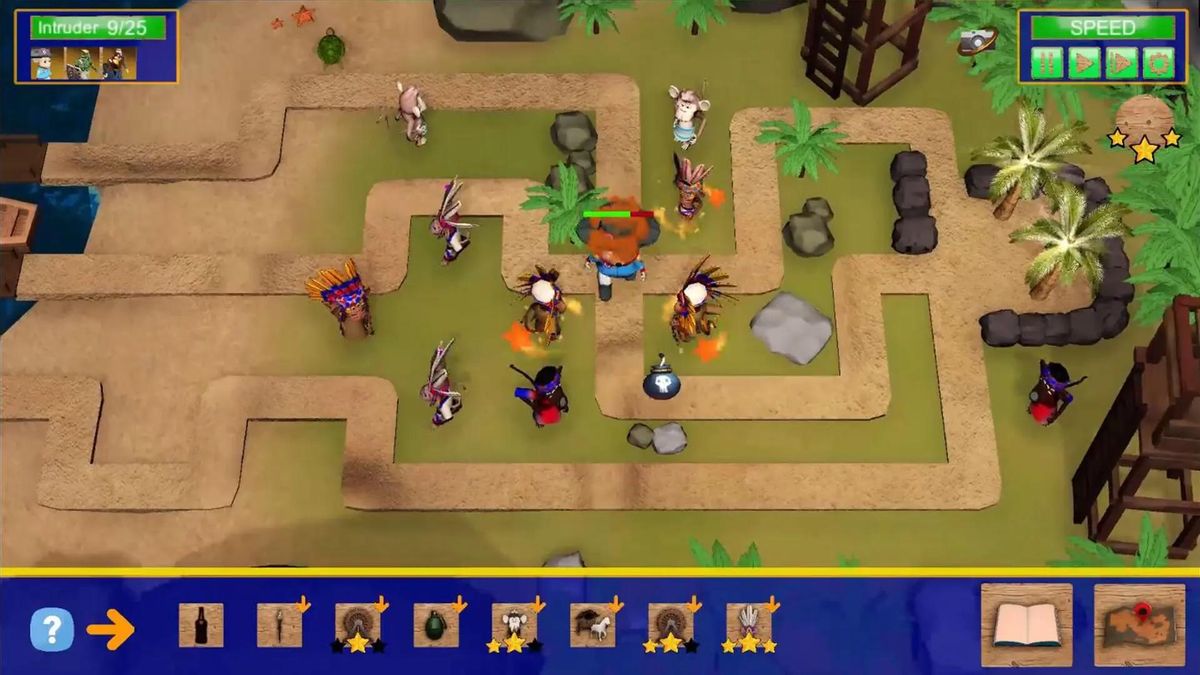Open the treasure map button

[x=1139, y=625]
